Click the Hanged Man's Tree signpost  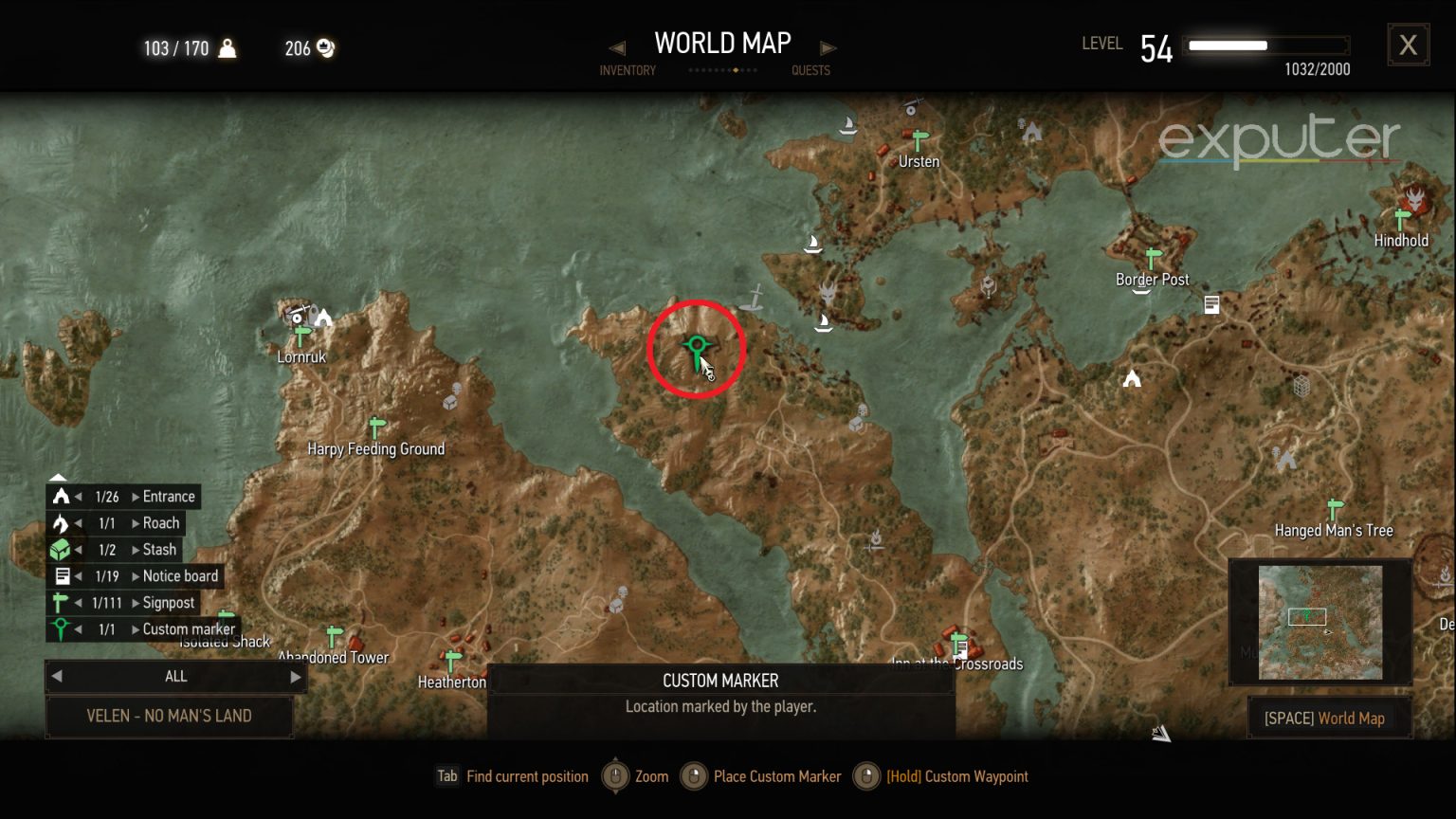(1335, 510)
